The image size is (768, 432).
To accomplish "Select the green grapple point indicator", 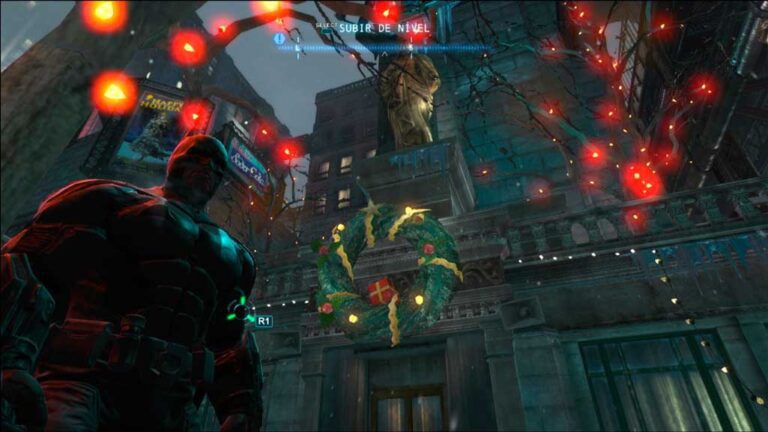I will [240, 312].
